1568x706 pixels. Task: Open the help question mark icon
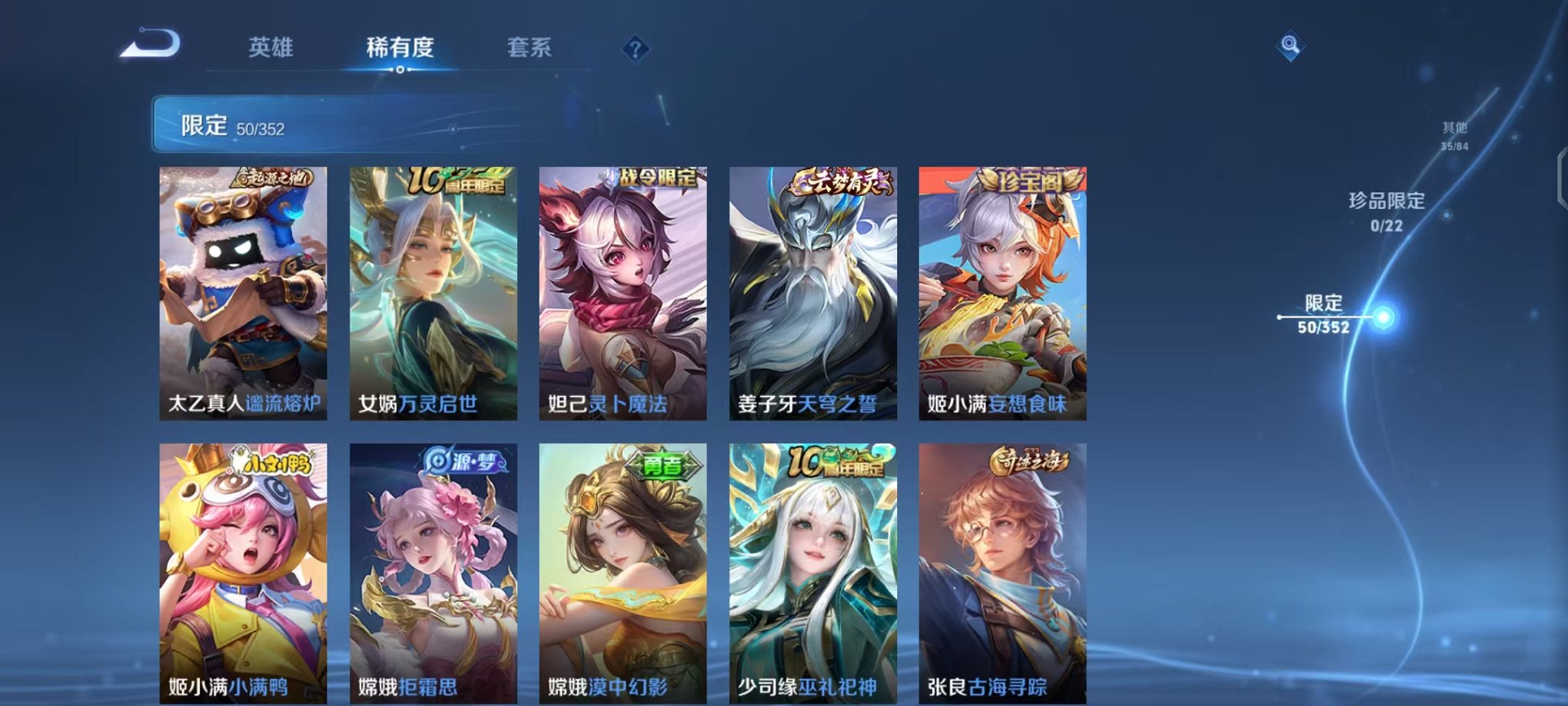(x=634, y=50)
